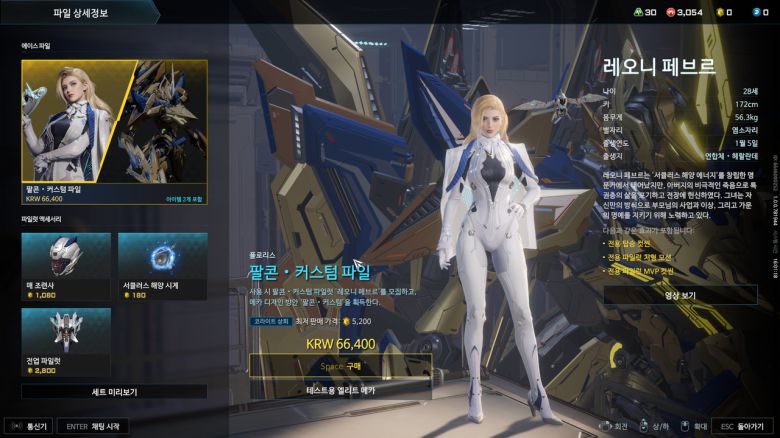
Task: Click the green currency balance showing 30
Action: [x=643, y=12]
